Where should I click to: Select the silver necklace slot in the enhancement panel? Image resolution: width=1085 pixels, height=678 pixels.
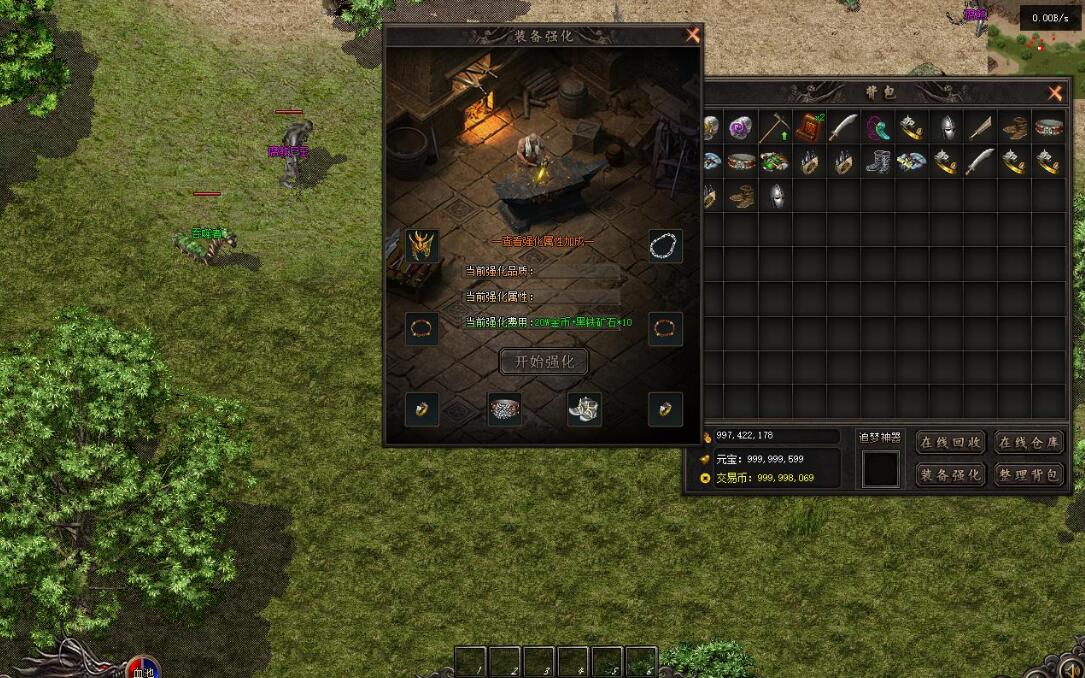tap(665, 245)
